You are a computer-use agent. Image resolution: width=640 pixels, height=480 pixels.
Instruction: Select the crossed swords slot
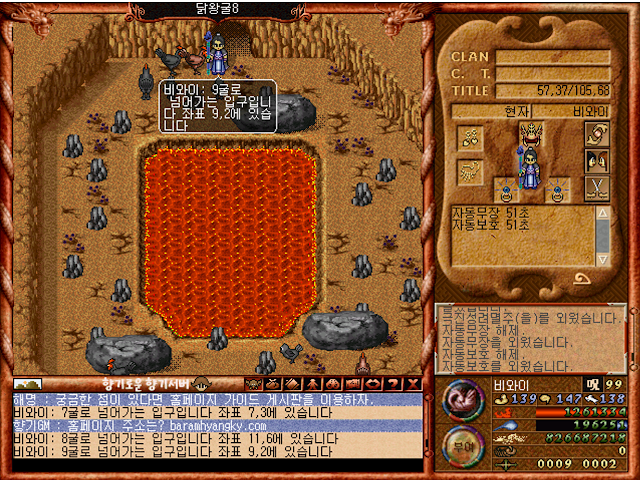point(598,187)
